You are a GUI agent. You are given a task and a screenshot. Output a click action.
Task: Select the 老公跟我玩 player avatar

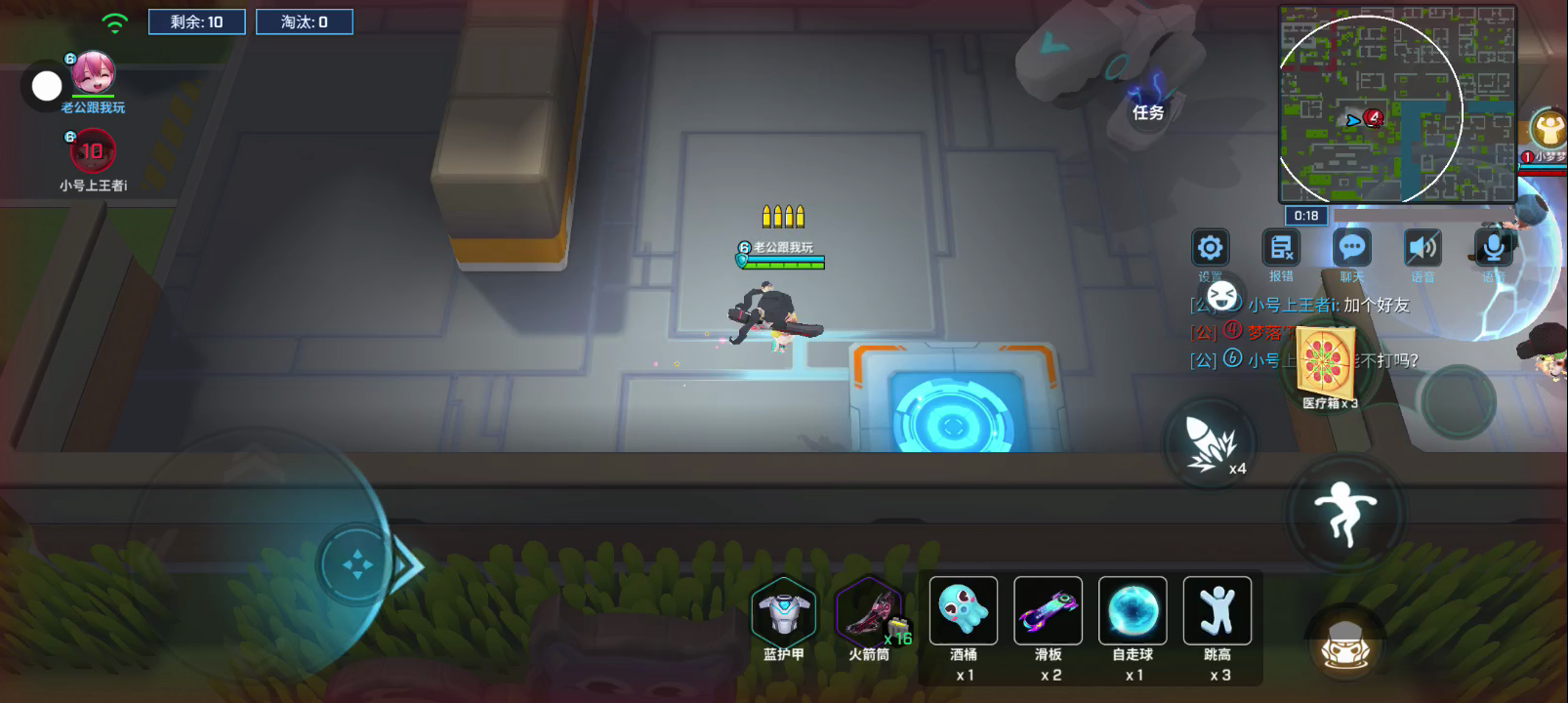[x=94, y=74]
